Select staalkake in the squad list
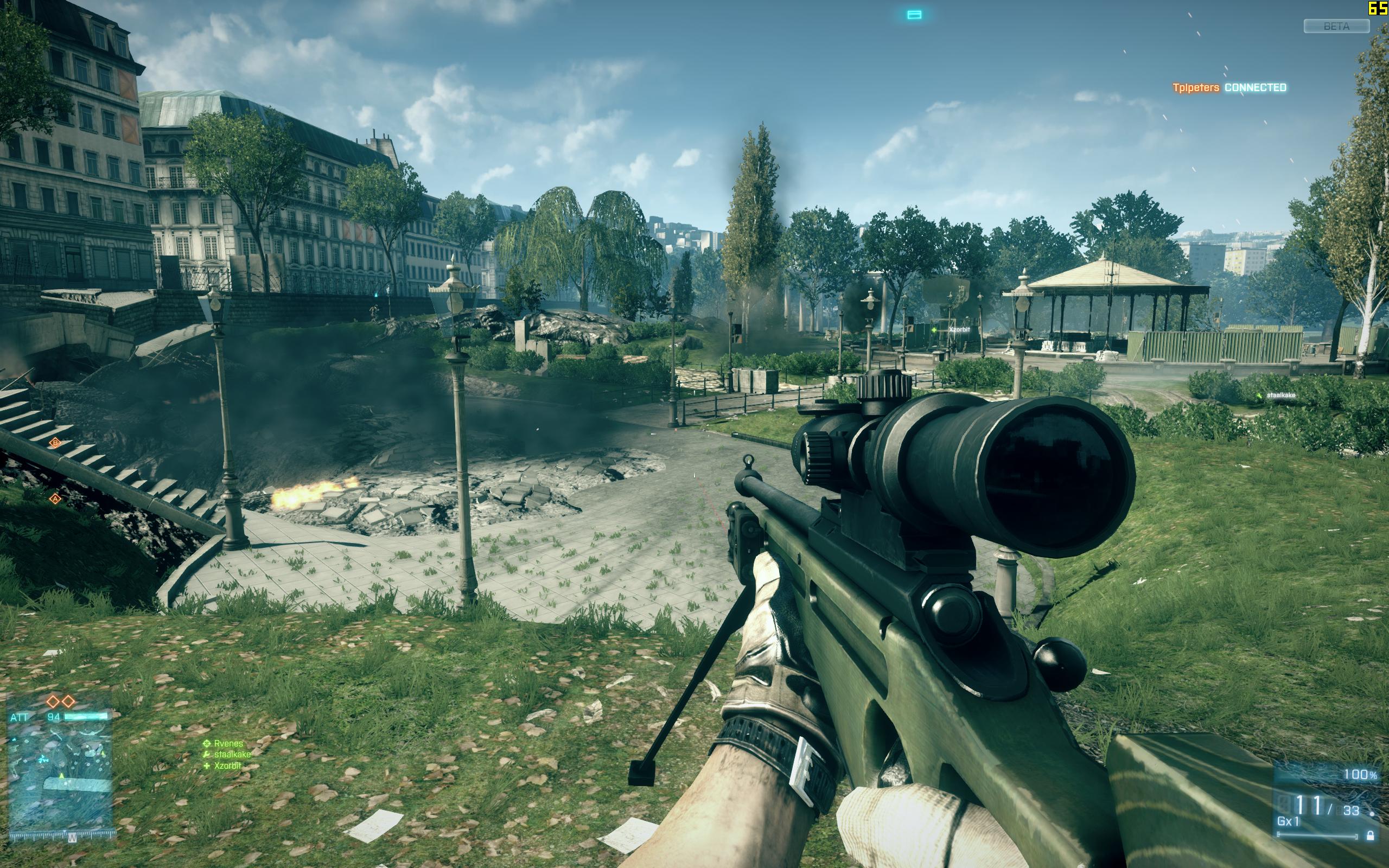The image size is (1389, 868). pyautogui.click(x=232, y=754)
